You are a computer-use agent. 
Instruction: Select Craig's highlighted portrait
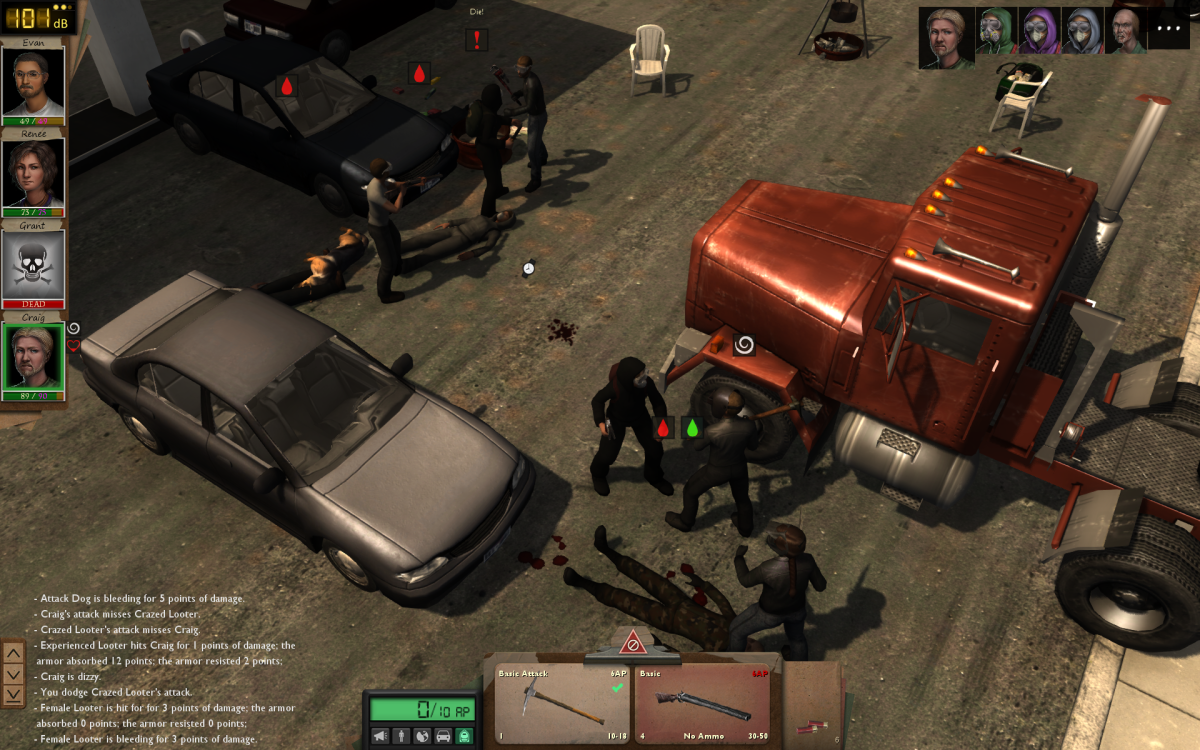coord(33,356)
